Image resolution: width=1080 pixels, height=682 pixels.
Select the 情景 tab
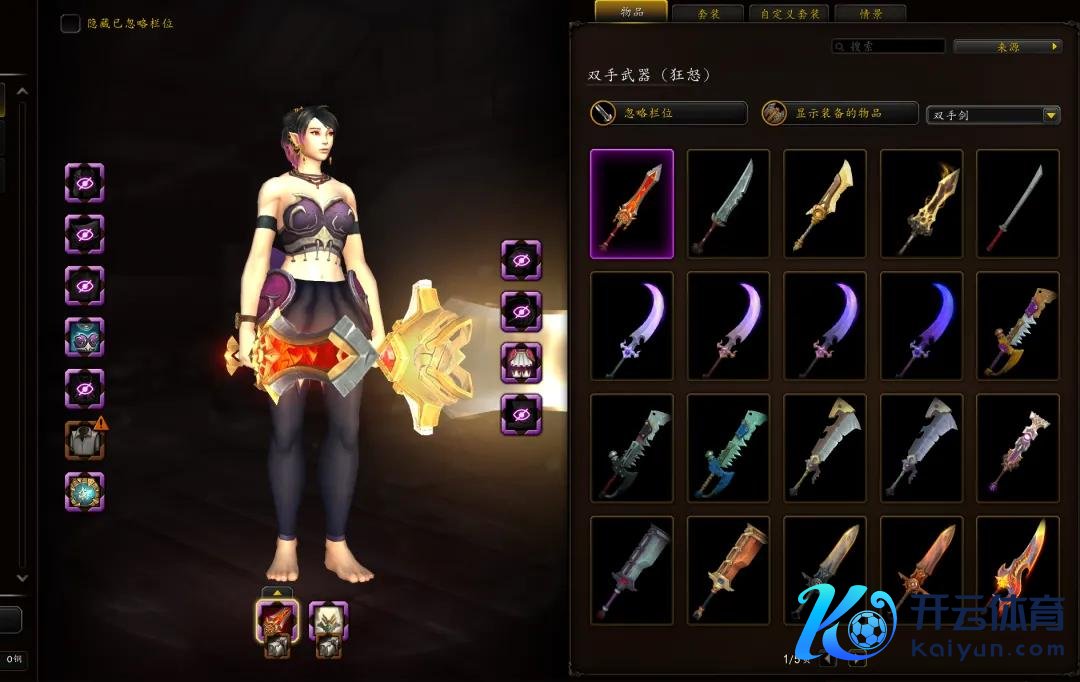click(x=869, y=14)
